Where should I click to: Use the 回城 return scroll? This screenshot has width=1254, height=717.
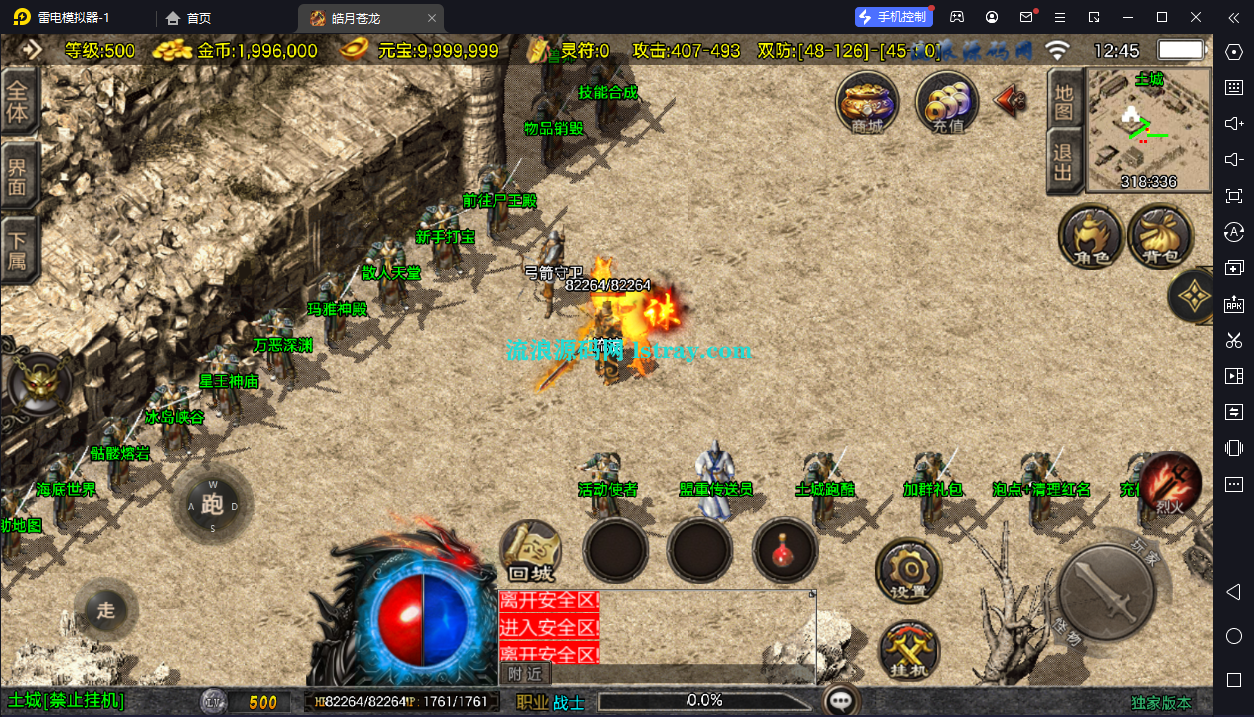click(530, 551)
